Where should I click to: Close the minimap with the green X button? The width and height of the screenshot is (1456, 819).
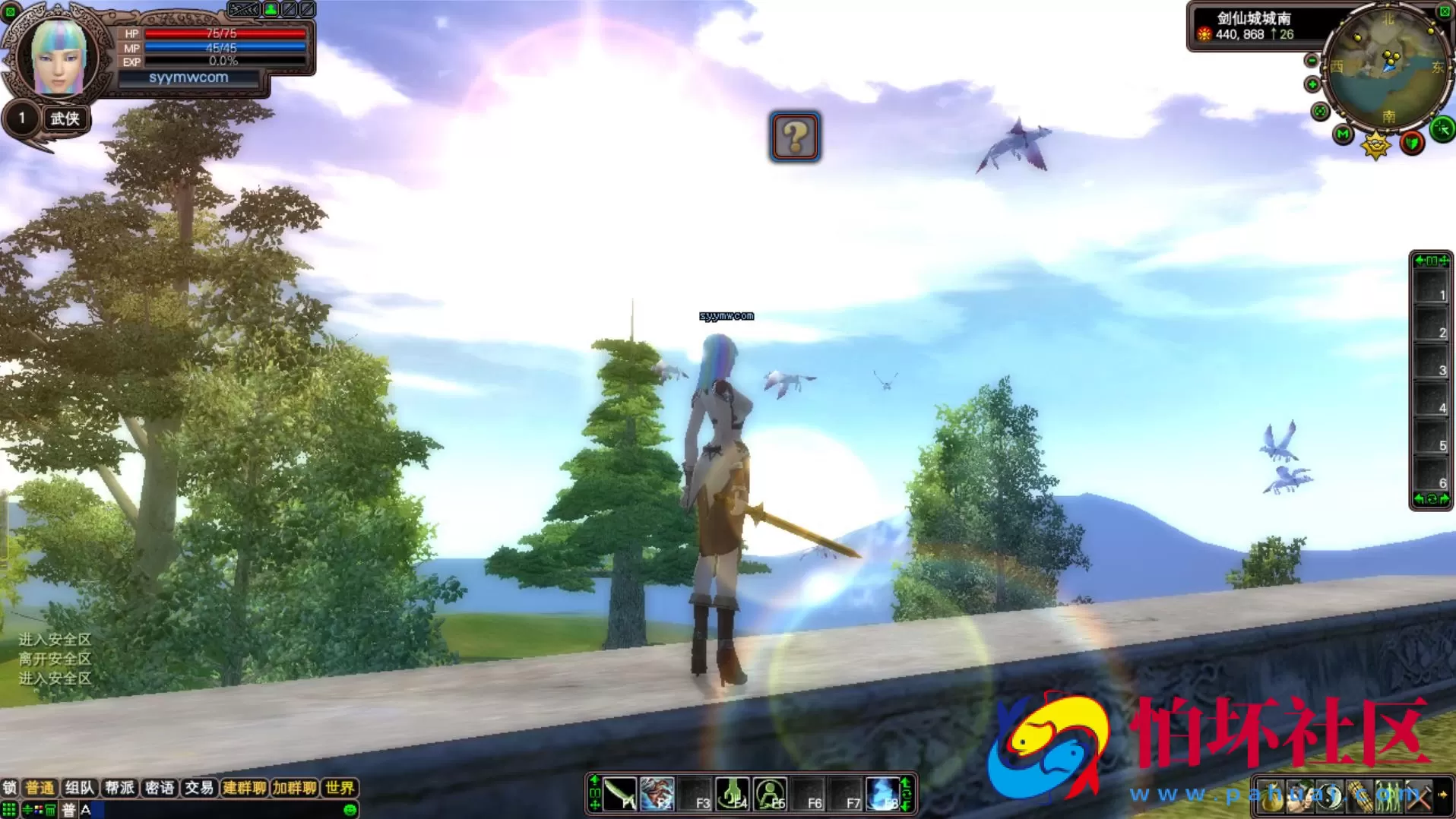coord(1445,11)
